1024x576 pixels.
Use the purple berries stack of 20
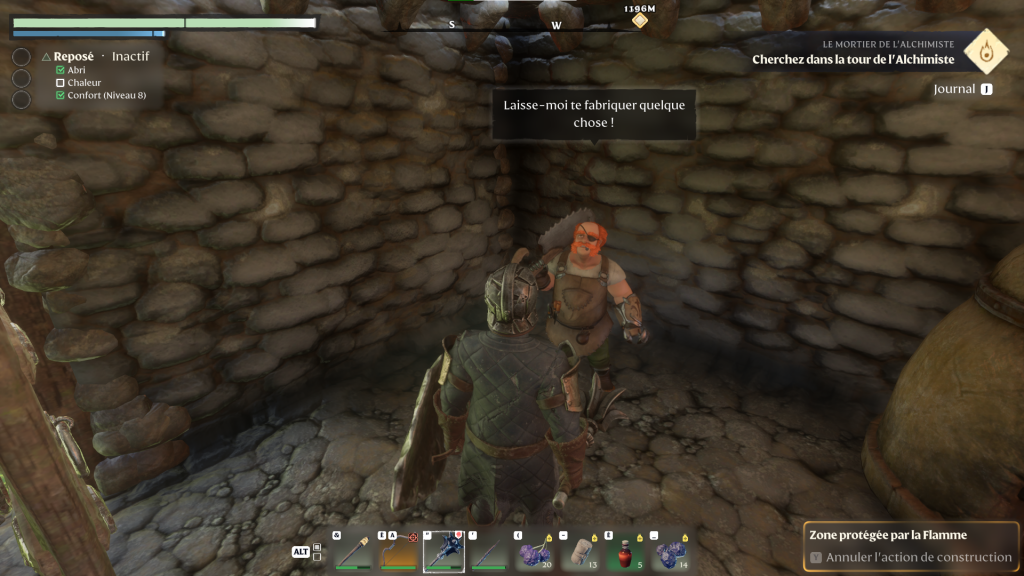tap(535, 551)
